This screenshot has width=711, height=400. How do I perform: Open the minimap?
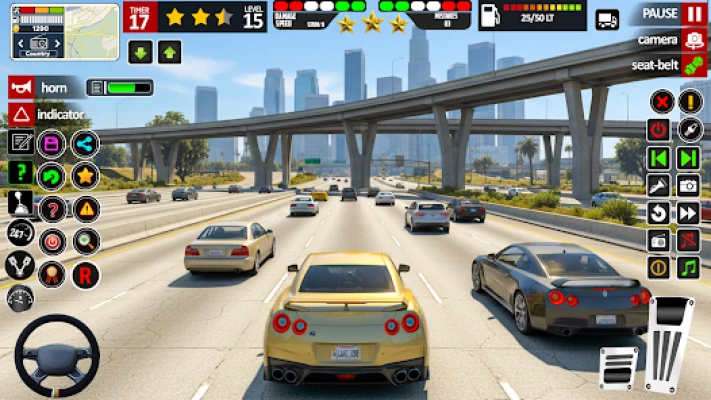[51, 31]
